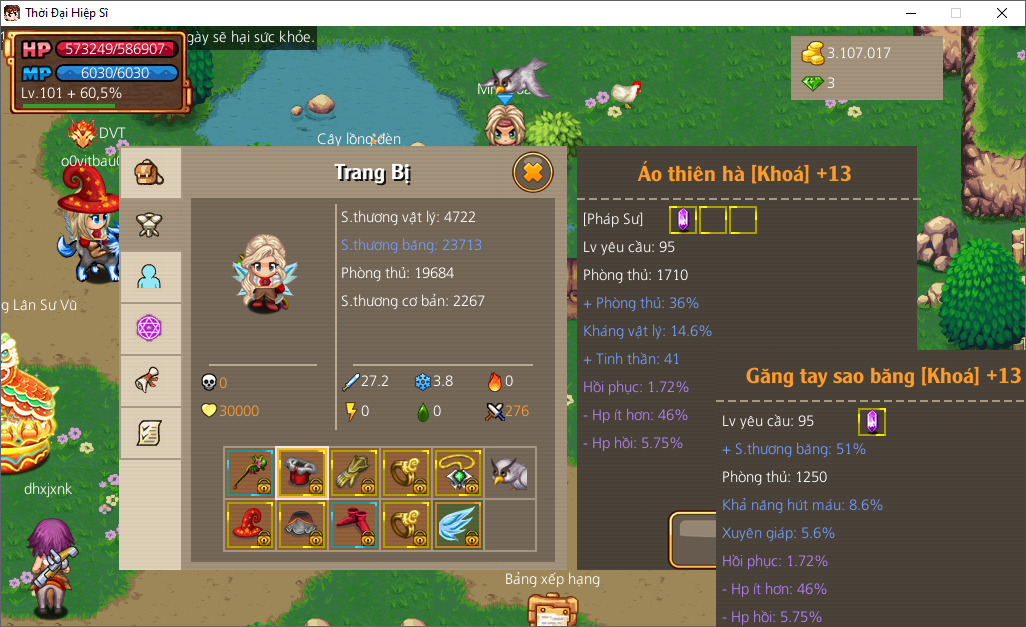The width and height of the screenshot is (1026, 627).
Task: Pick the ice blue wings slot
Action: (458, 525)
